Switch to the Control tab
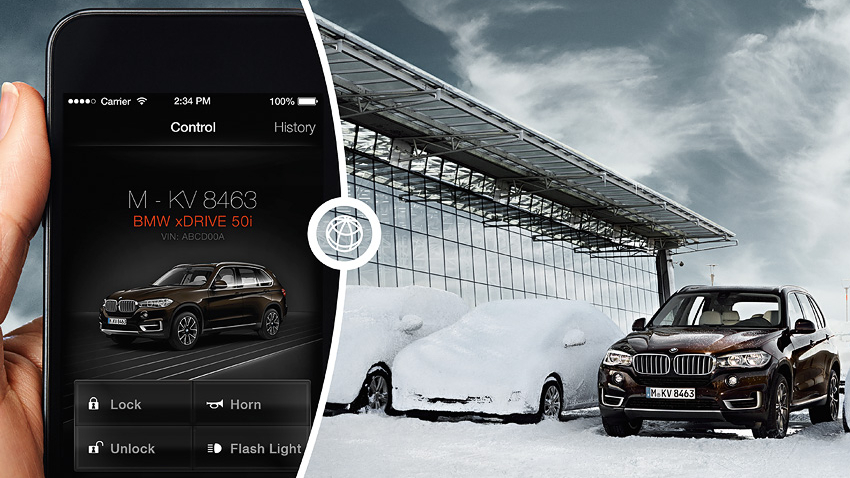850x478 pixels. [193, 127]
